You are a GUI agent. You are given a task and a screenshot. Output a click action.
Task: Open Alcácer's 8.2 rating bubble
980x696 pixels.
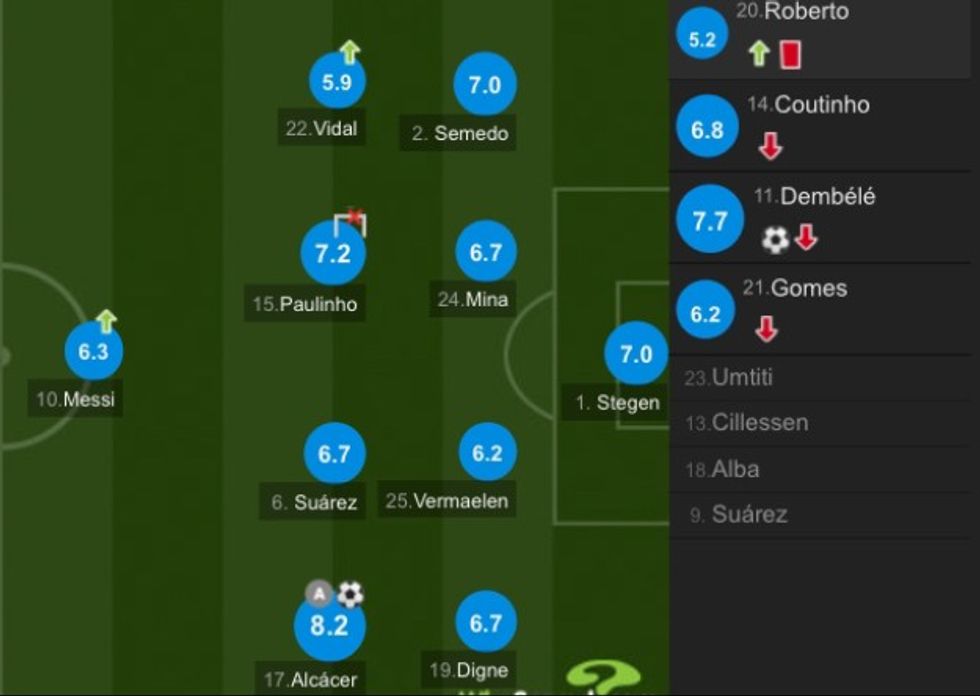[x=329, y=626]
